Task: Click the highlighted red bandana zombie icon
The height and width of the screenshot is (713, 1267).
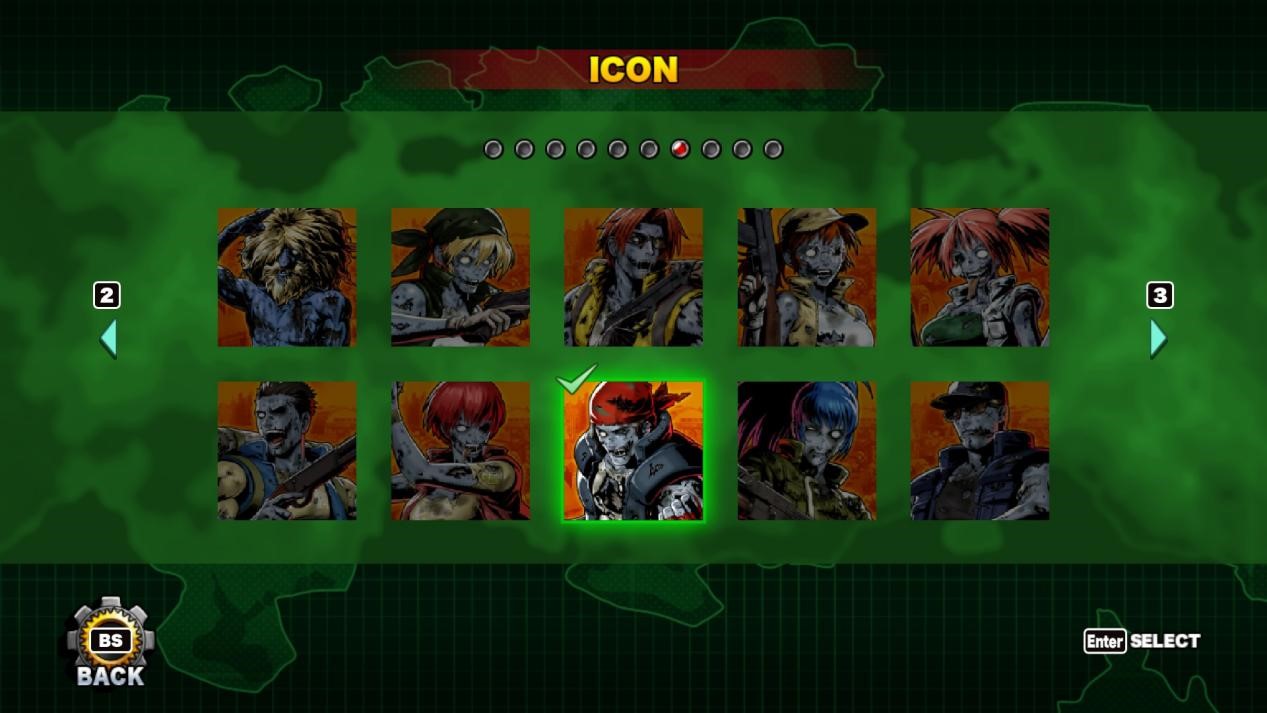Action: pyautogui.click(x=633, y=450)
